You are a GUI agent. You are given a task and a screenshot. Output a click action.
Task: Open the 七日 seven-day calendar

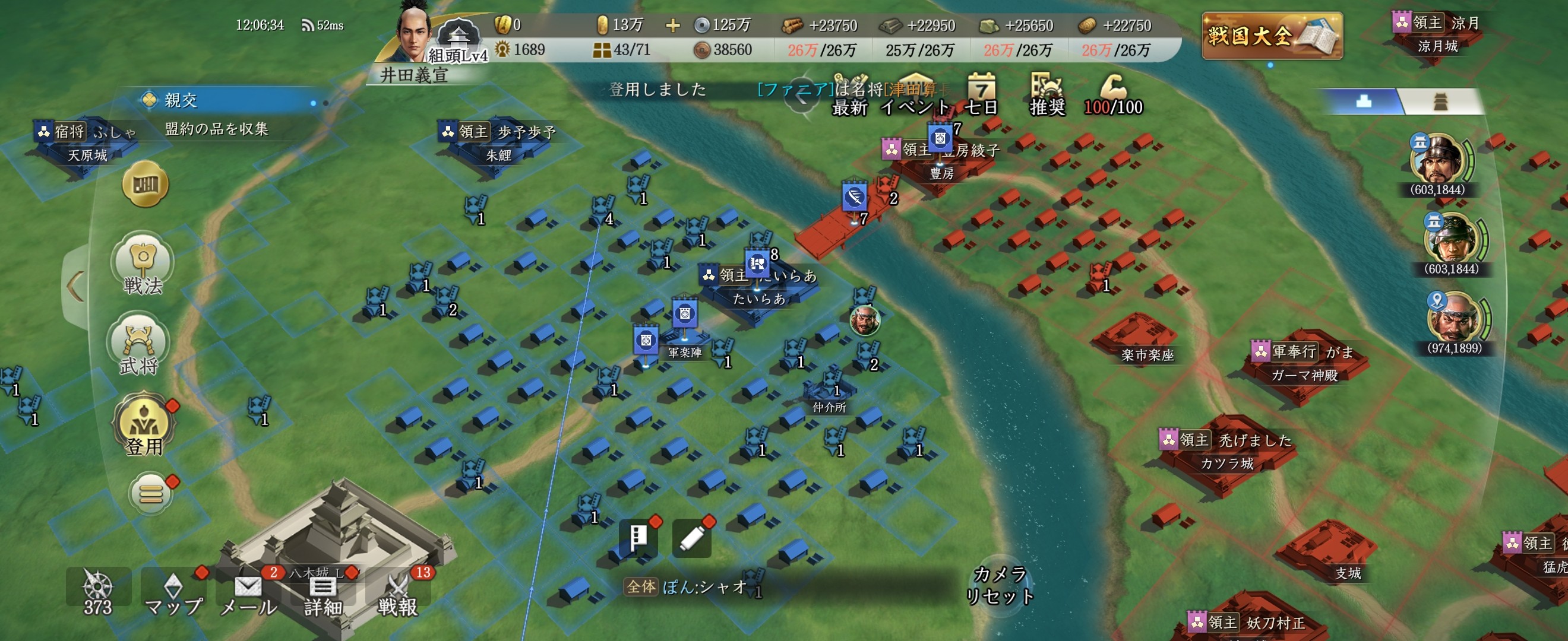pyautogui.click(x=981, y=94)
